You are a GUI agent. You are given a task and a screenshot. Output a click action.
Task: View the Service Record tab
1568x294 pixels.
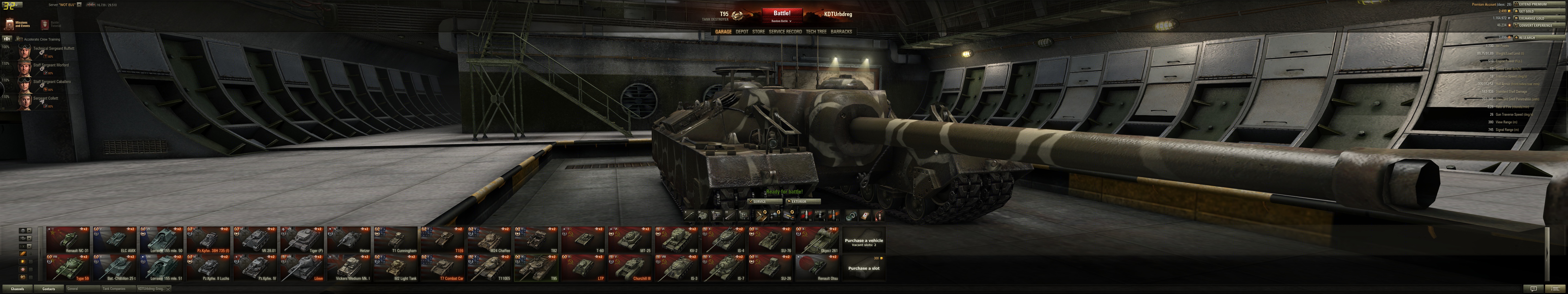785,32
